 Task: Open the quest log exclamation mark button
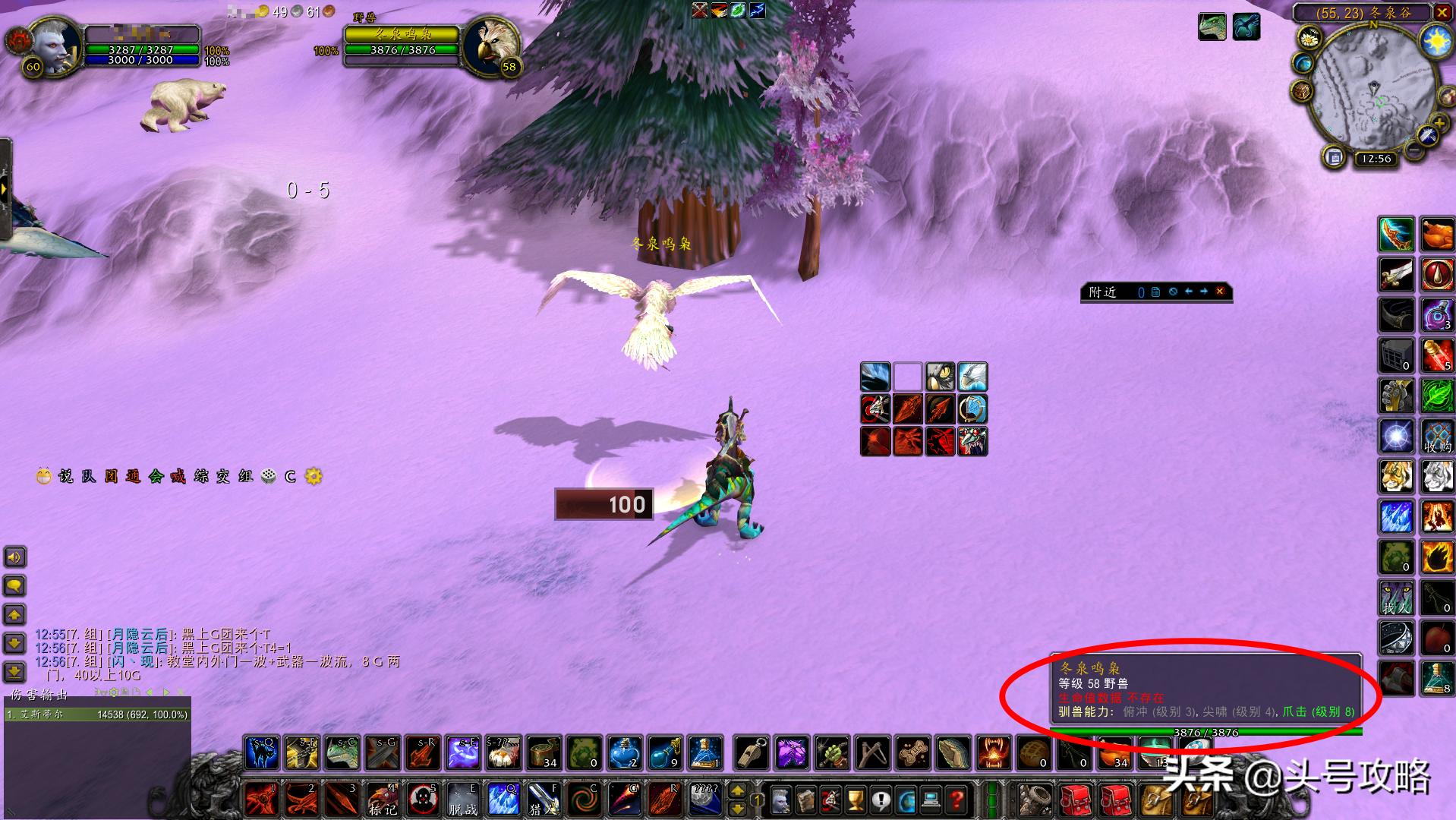point(881,800)
